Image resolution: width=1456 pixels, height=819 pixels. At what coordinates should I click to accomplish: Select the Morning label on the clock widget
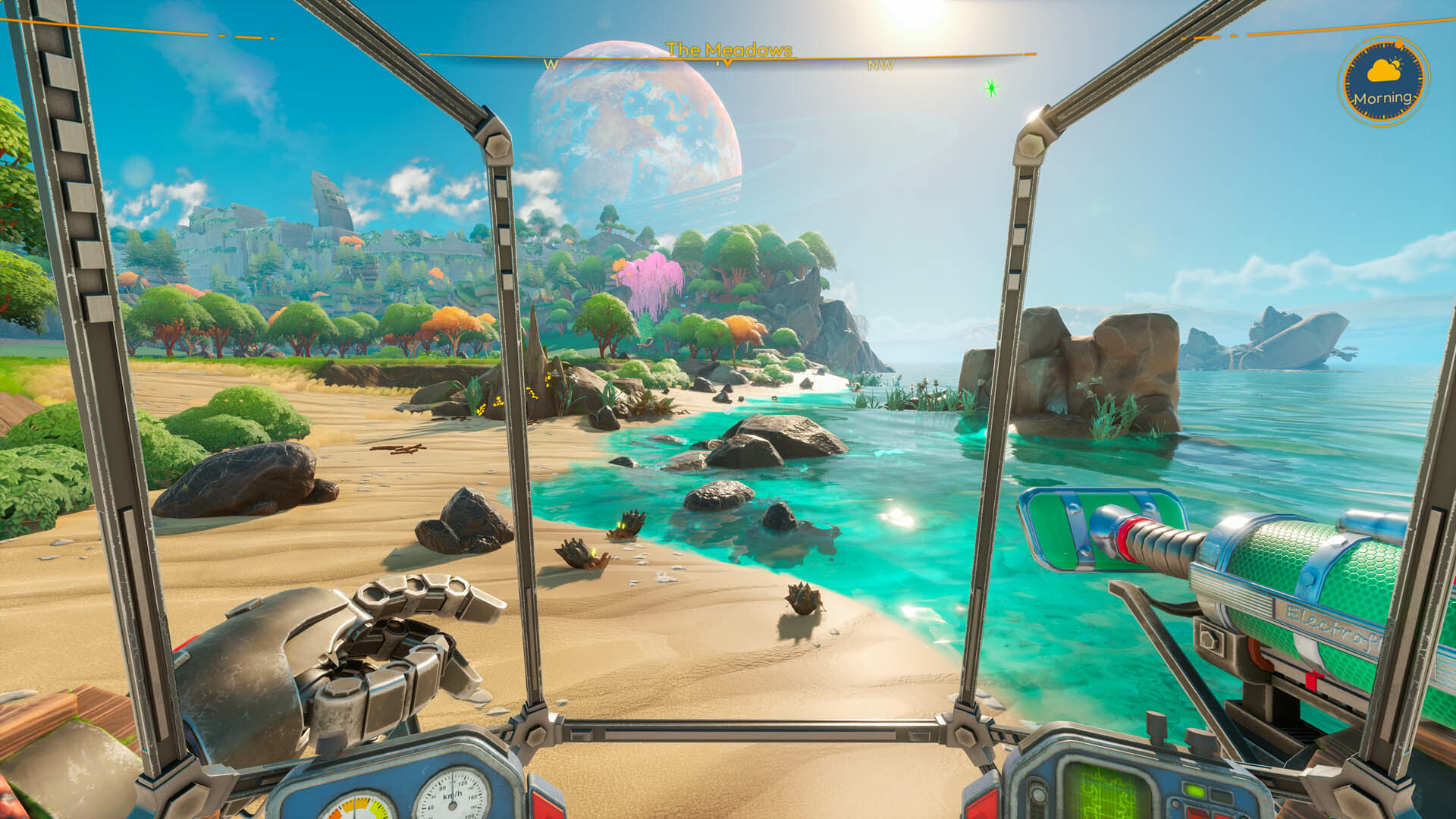[1382, 98]
